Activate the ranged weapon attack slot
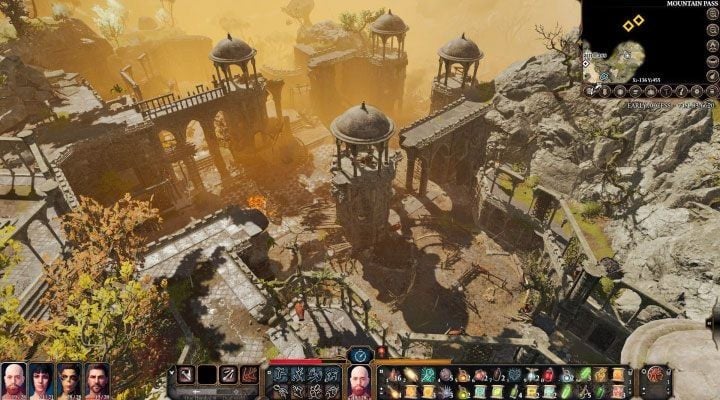Viewport: 720px width, 400px height. [x=229, y=375]
